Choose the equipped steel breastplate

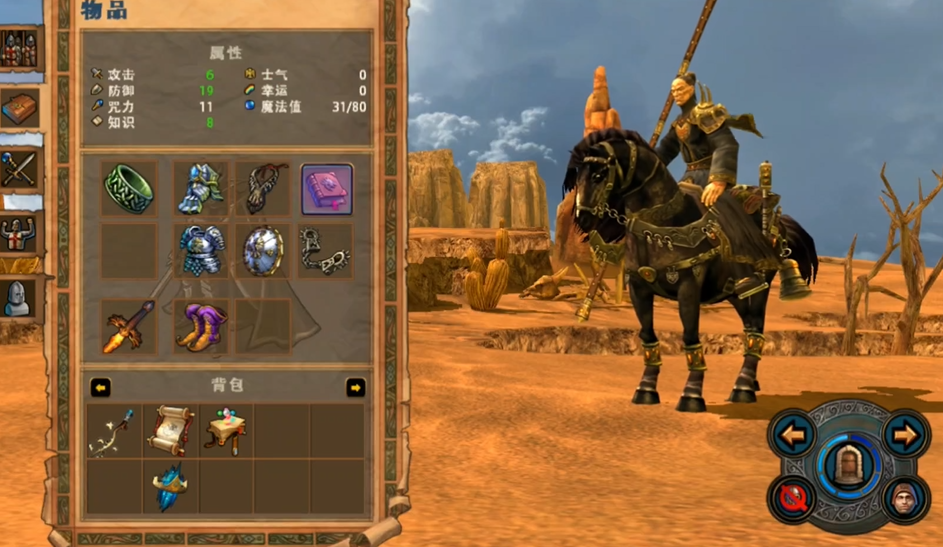tap(200, 250)
